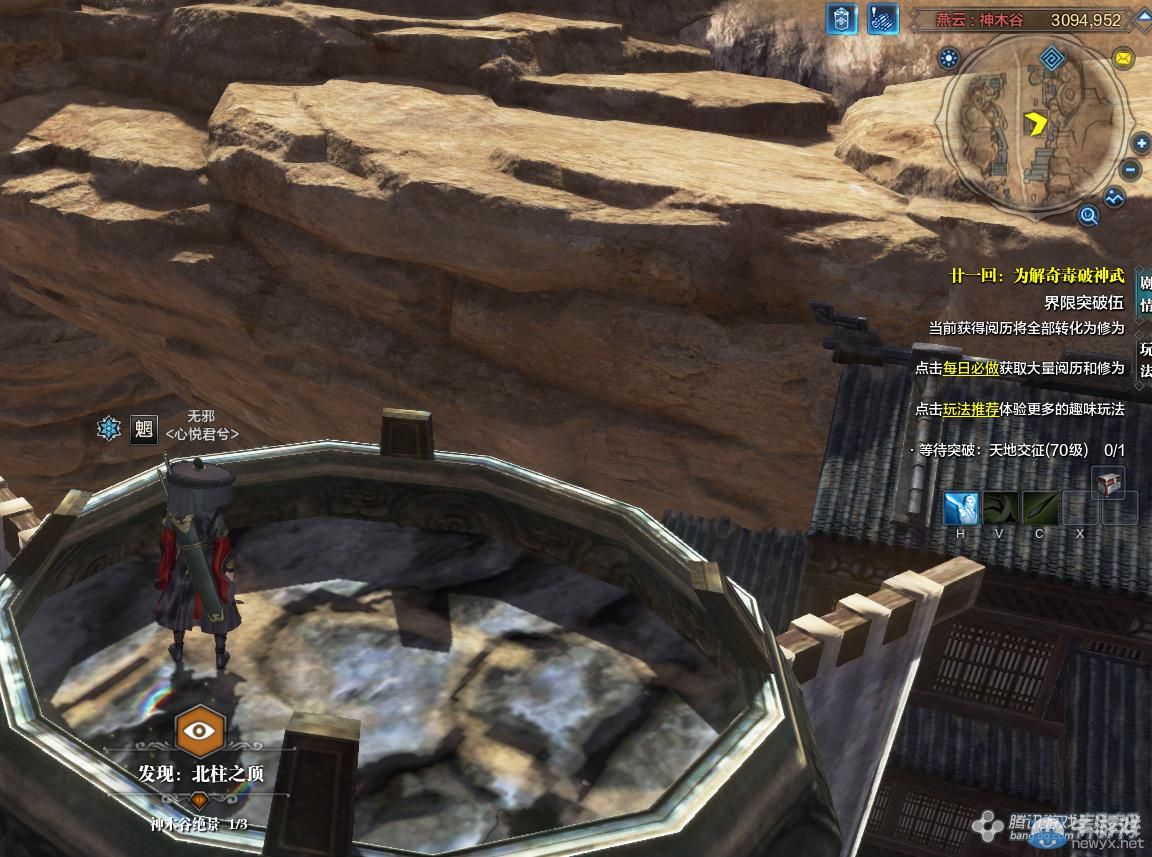
Task: Activate the green claw skill on V
Action: (1000, 509)
